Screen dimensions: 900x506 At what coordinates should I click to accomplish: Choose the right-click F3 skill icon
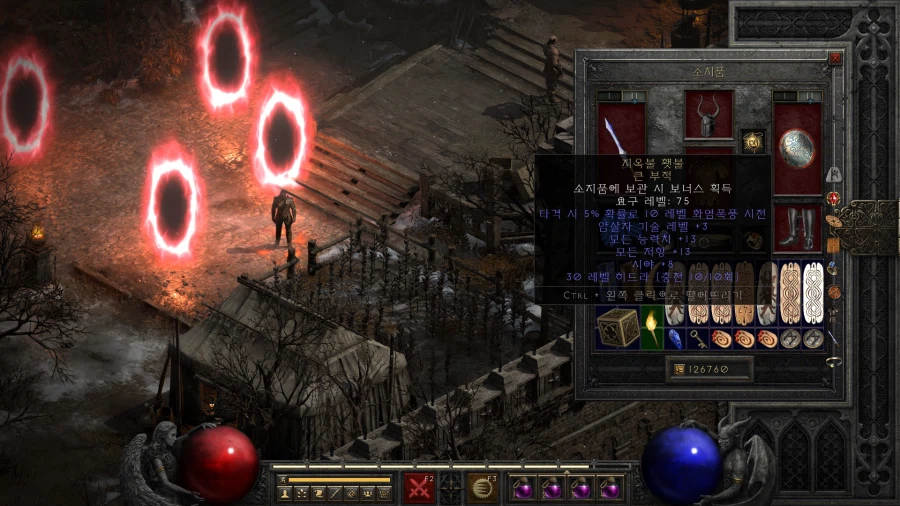[484, 488]
